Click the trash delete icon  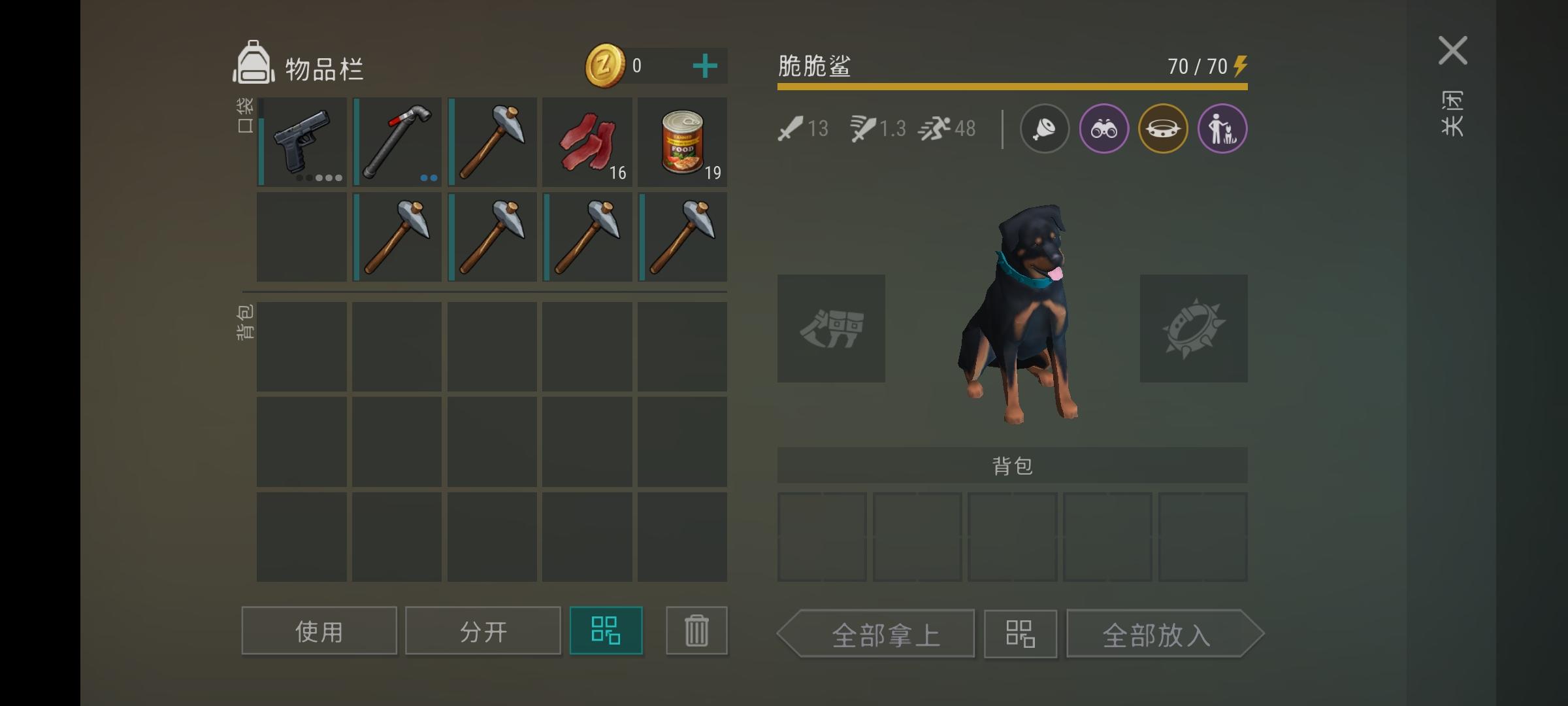696,630
